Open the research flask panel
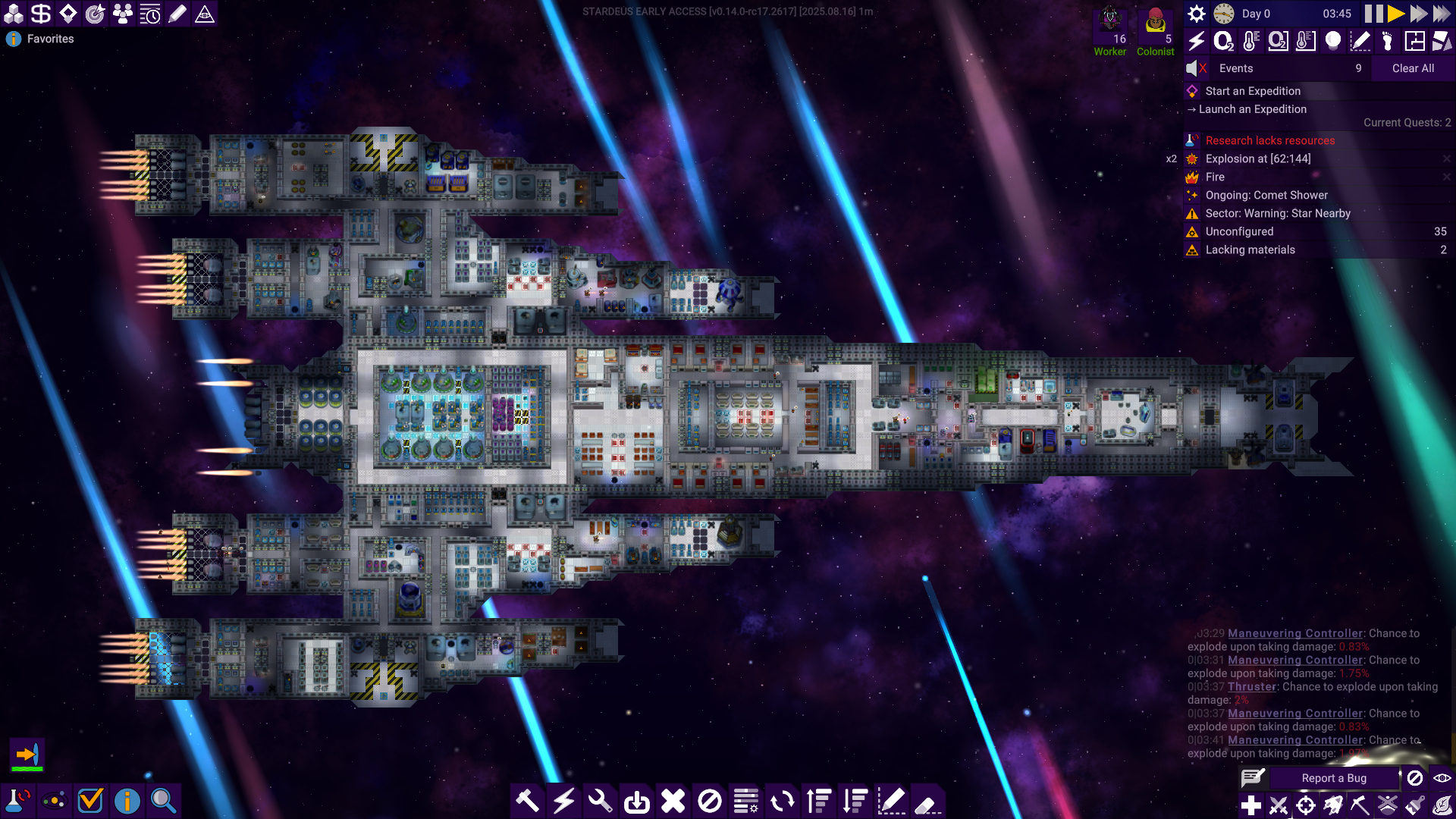 17,801
